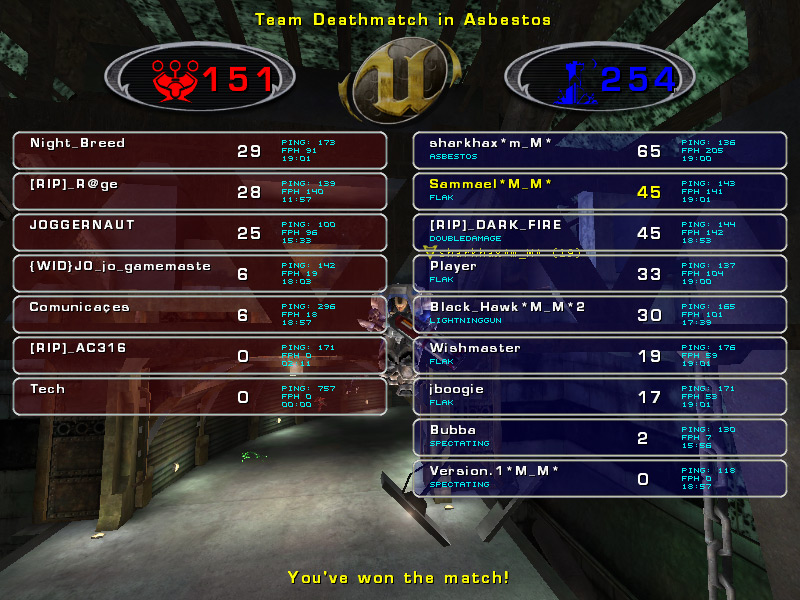Select Black_Hawk*M_M*2's row
The height and width of the screenshot is (600, 800).
598,315
